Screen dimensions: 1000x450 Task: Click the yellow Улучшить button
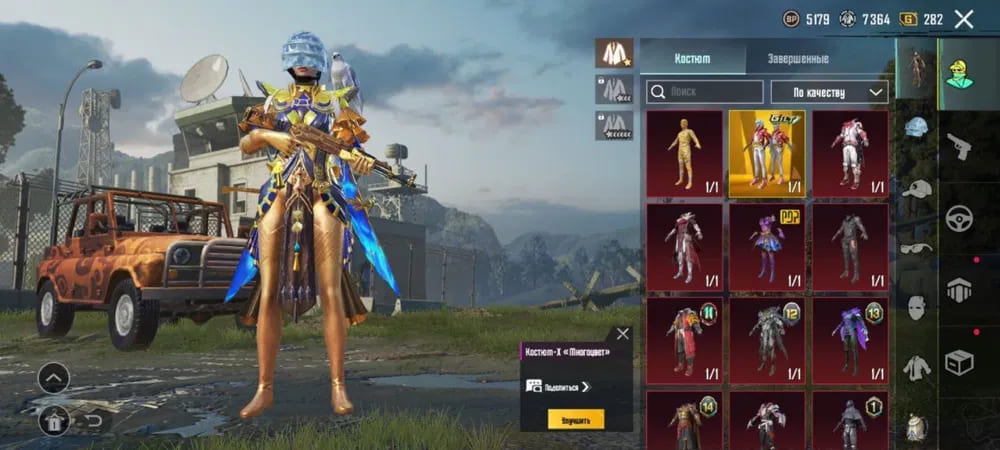[575, 420]
